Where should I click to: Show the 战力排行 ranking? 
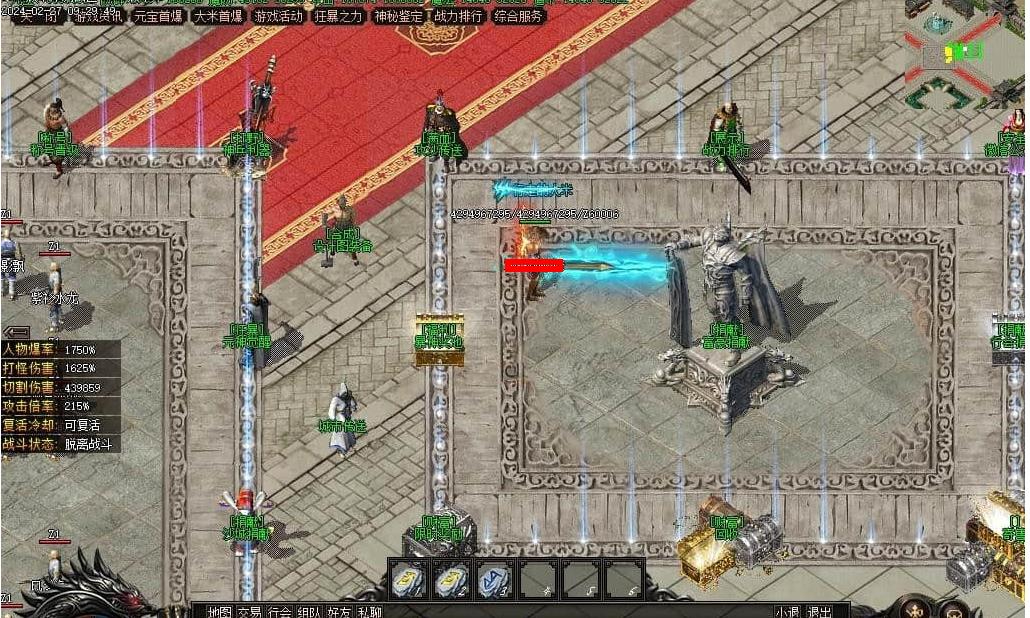pos(457,16)
